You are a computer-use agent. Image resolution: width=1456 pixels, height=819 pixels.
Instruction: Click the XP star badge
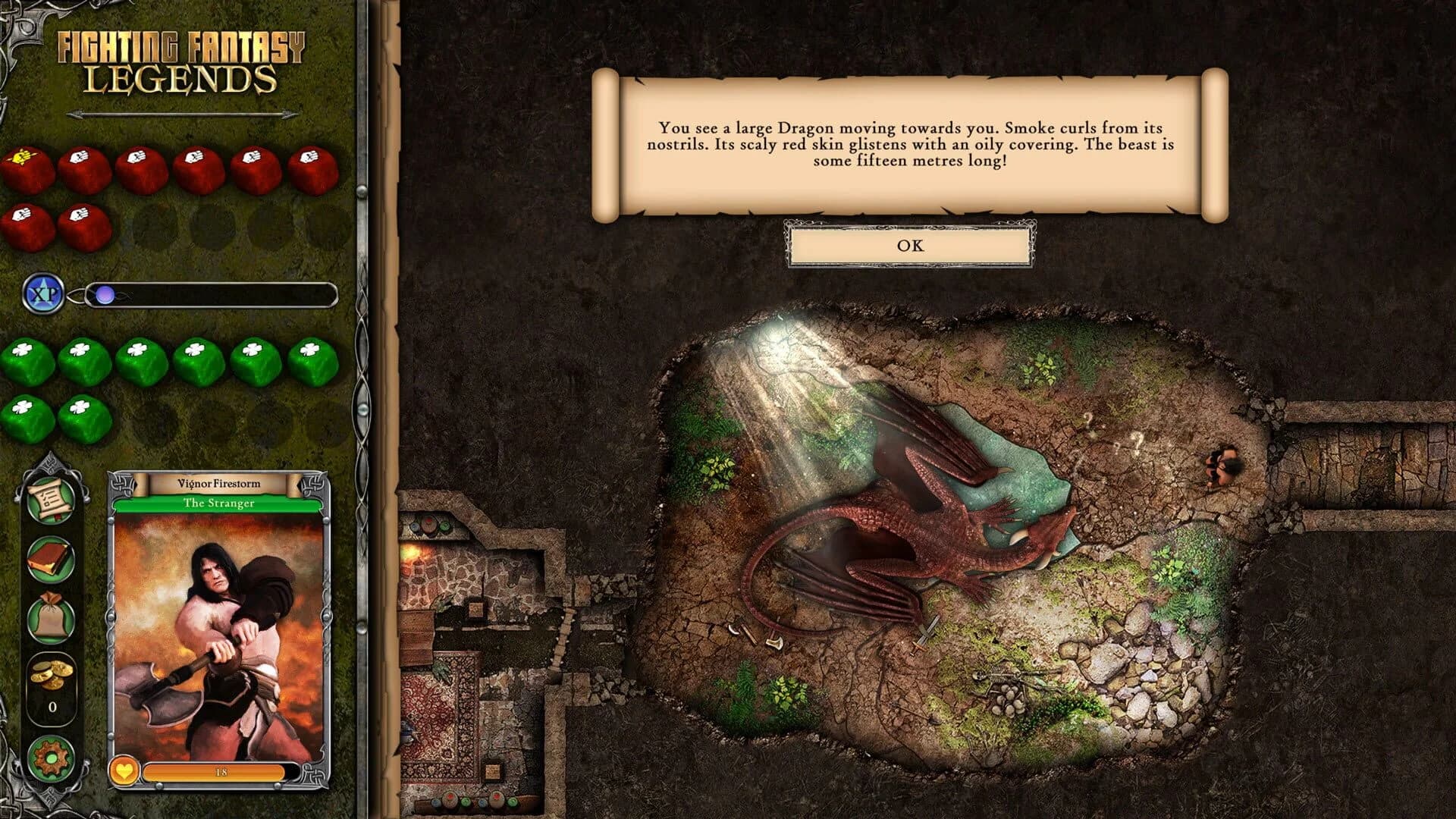click(42, 292)
